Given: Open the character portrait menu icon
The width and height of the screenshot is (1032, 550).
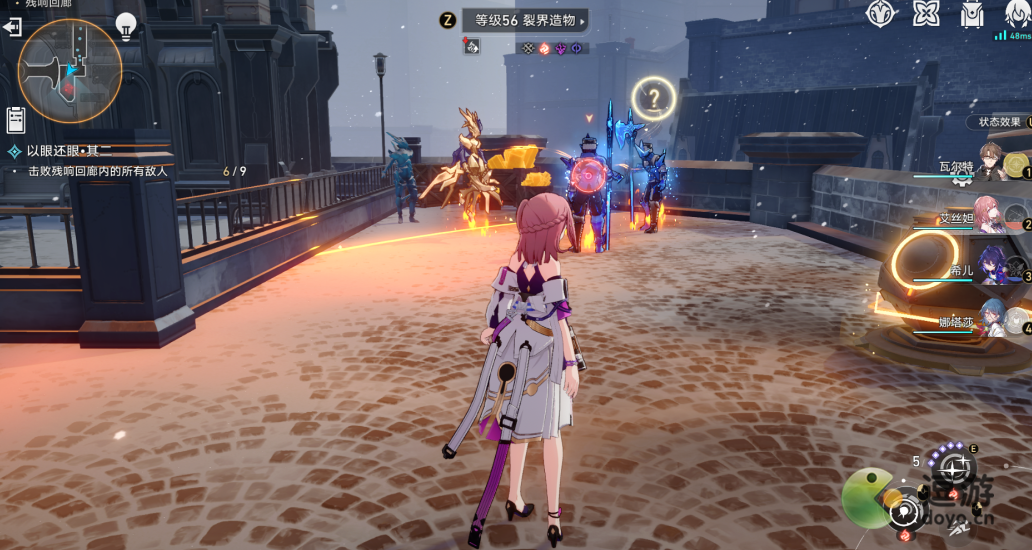Looking at the screenshot, I should 1016,14.
